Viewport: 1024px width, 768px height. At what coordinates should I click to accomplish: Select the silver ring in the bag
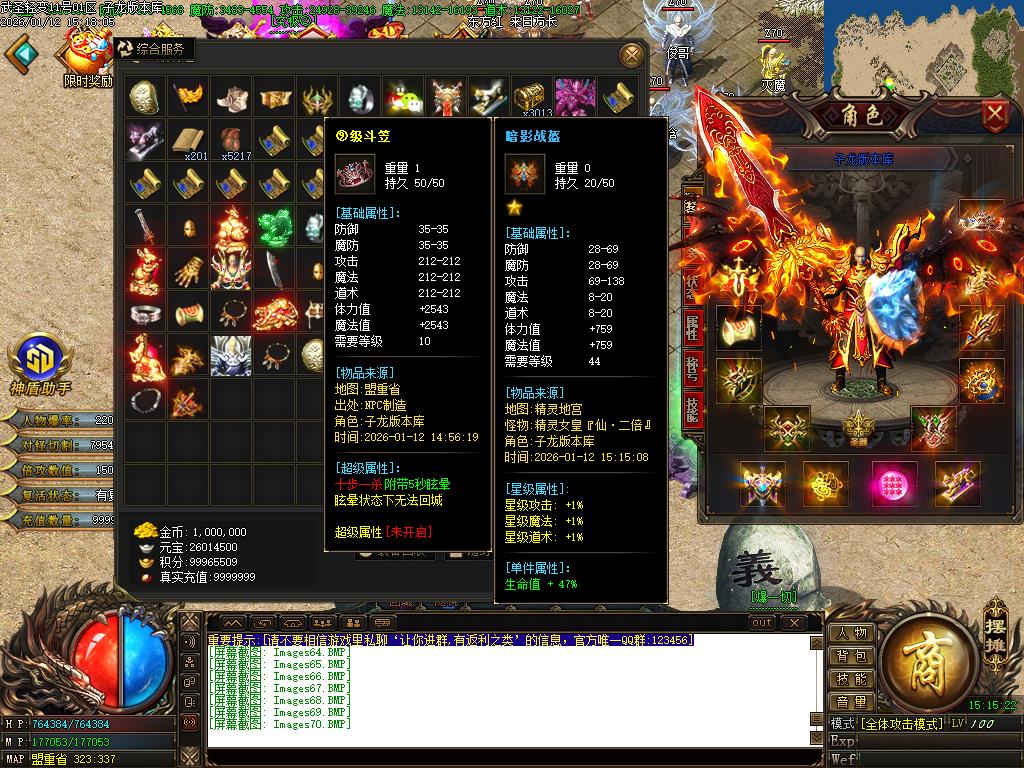click(145, 315)
